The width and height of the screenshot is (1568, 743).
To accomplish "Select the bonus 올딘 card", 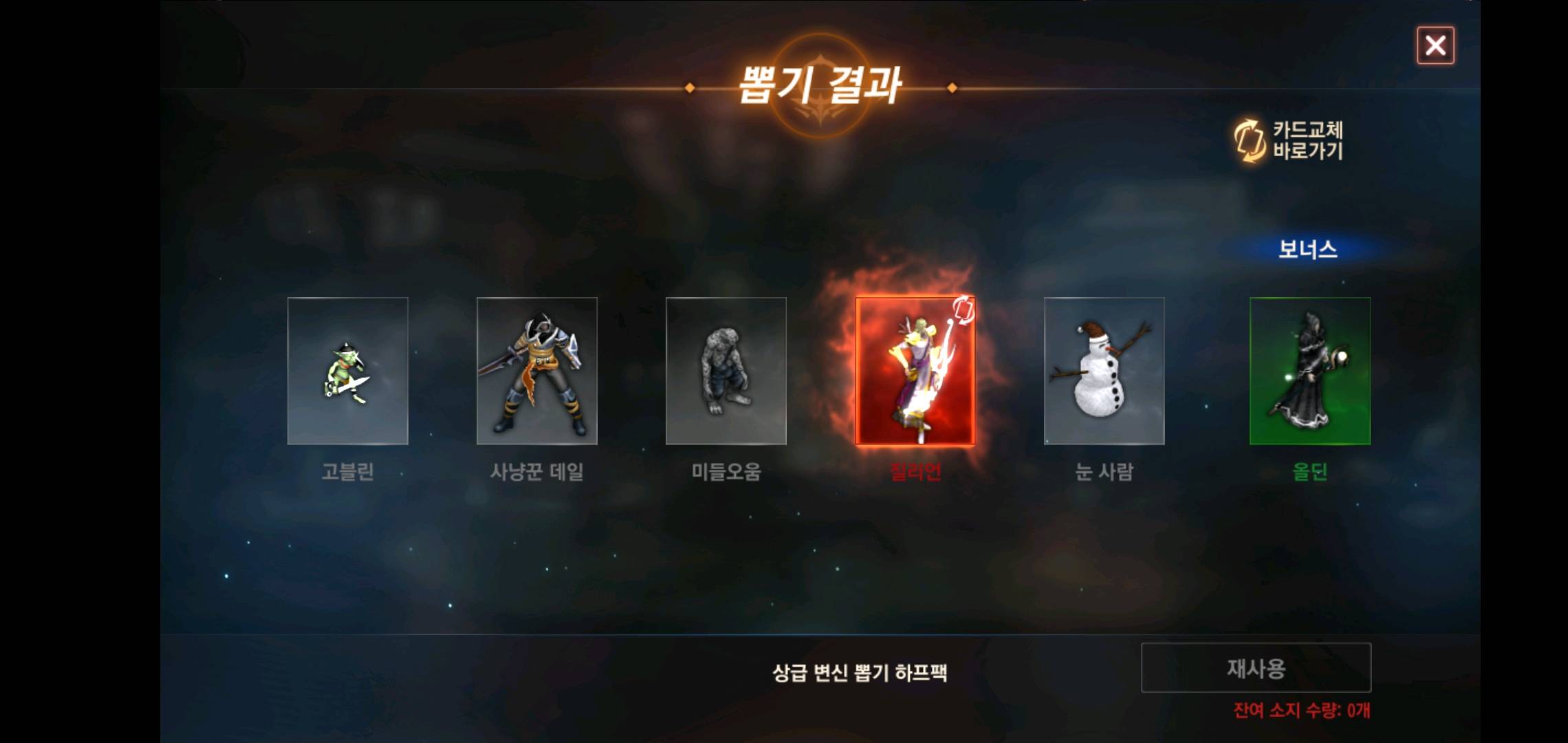I will click(x=1309, y=372).
